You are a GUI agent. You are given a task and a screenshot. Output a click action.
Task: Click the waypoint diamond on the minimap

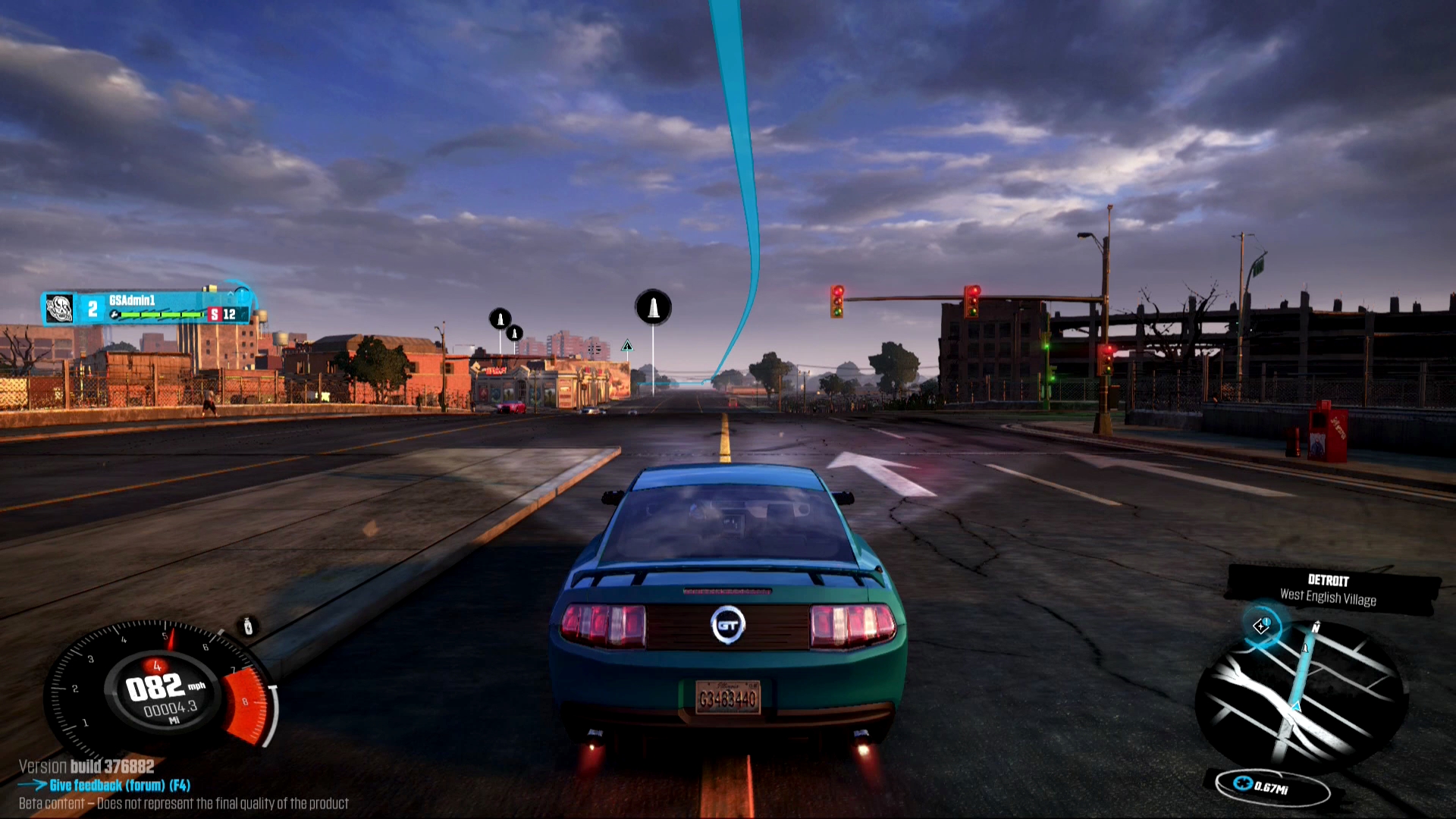pos(1260,626)
